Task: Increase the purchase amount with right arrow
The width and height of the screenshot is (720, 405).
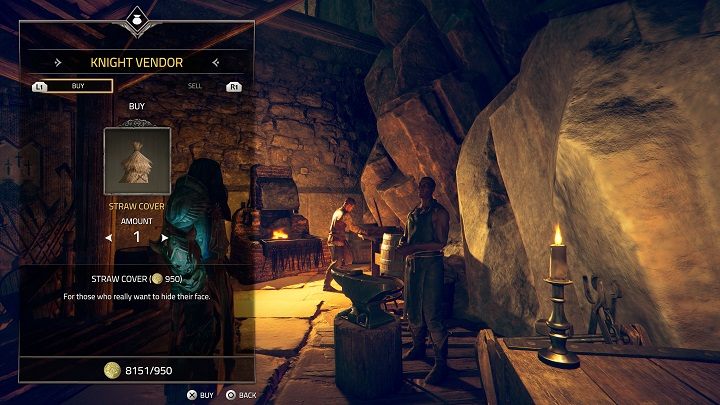Action: pyautogui.click(x=165, y=238)
